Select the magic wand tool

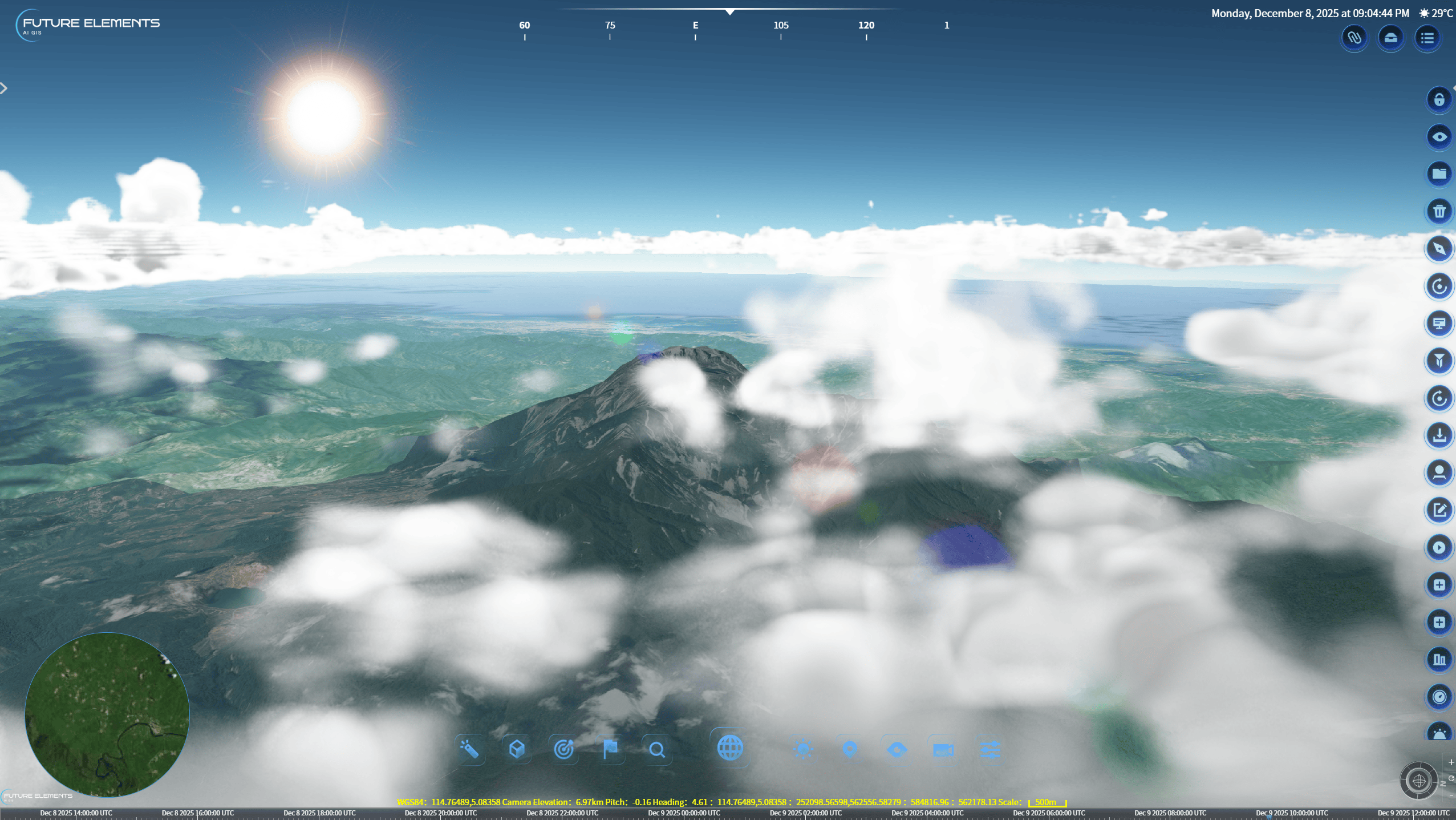470,748
